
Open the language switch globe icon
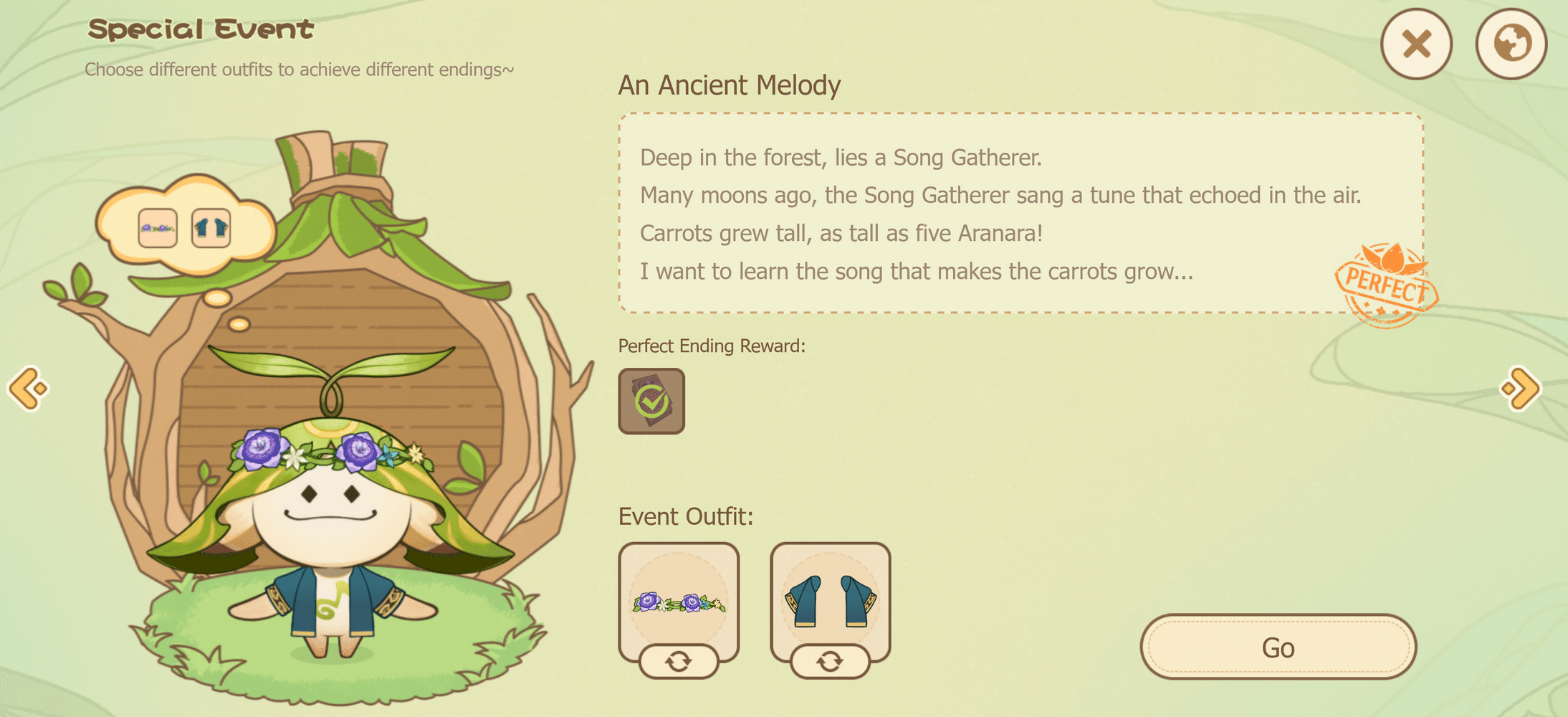click(x=1512, y=44)
